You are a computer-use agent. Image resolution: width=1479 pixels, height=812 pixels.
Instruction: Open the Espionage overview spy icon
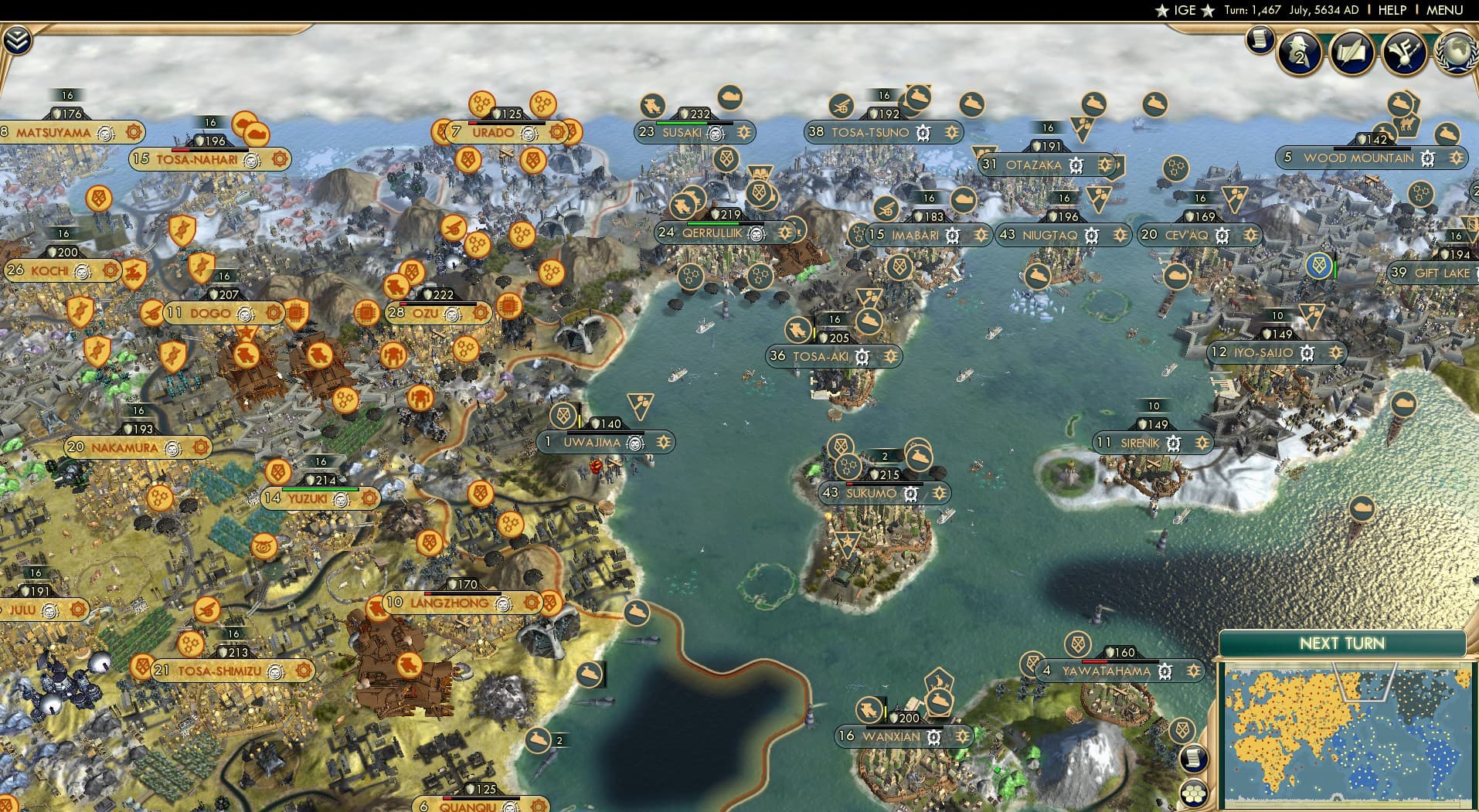(x=1298, y=52)
